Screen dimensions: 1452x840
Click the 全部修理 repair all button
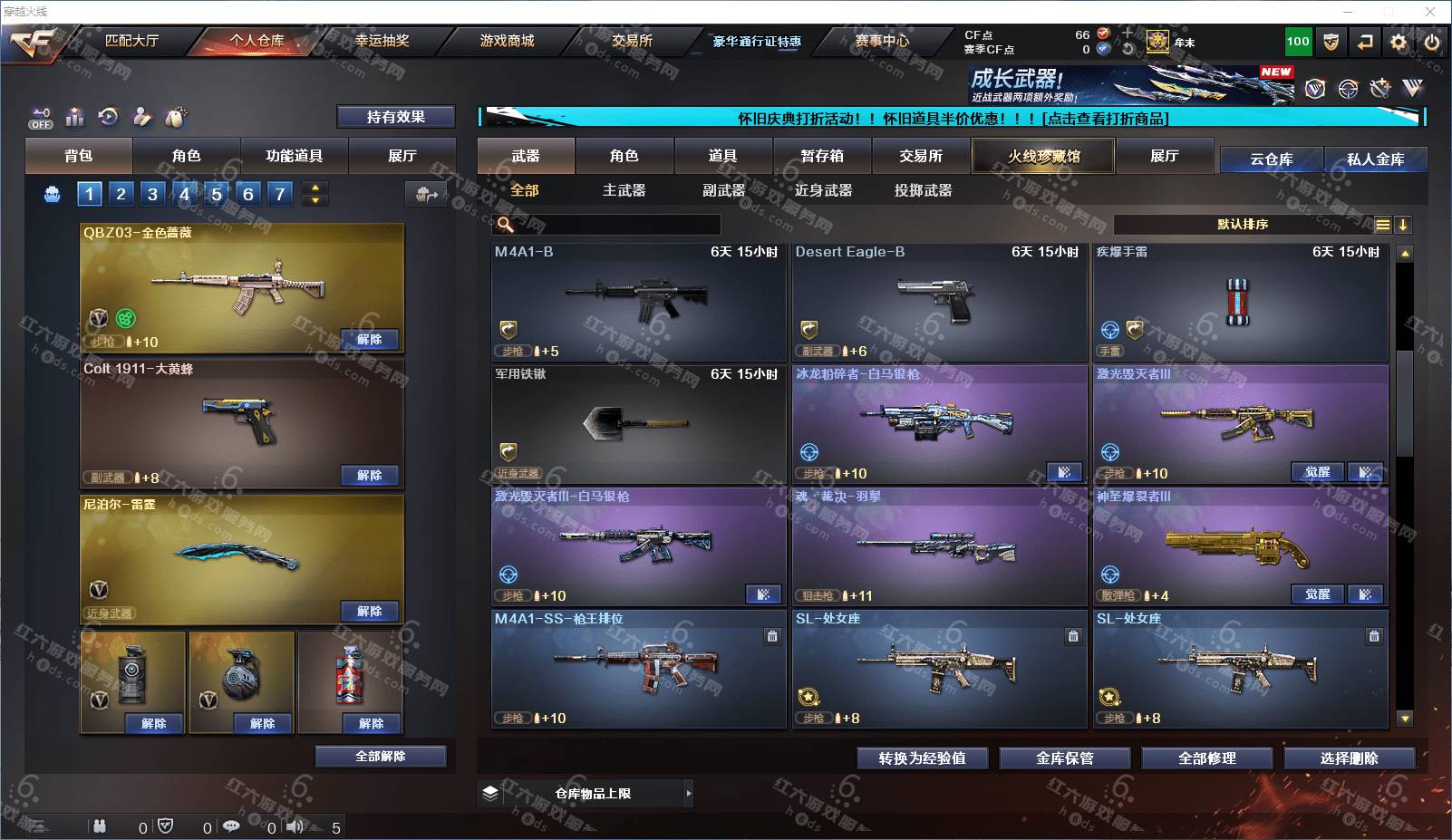click(1206, 758)
